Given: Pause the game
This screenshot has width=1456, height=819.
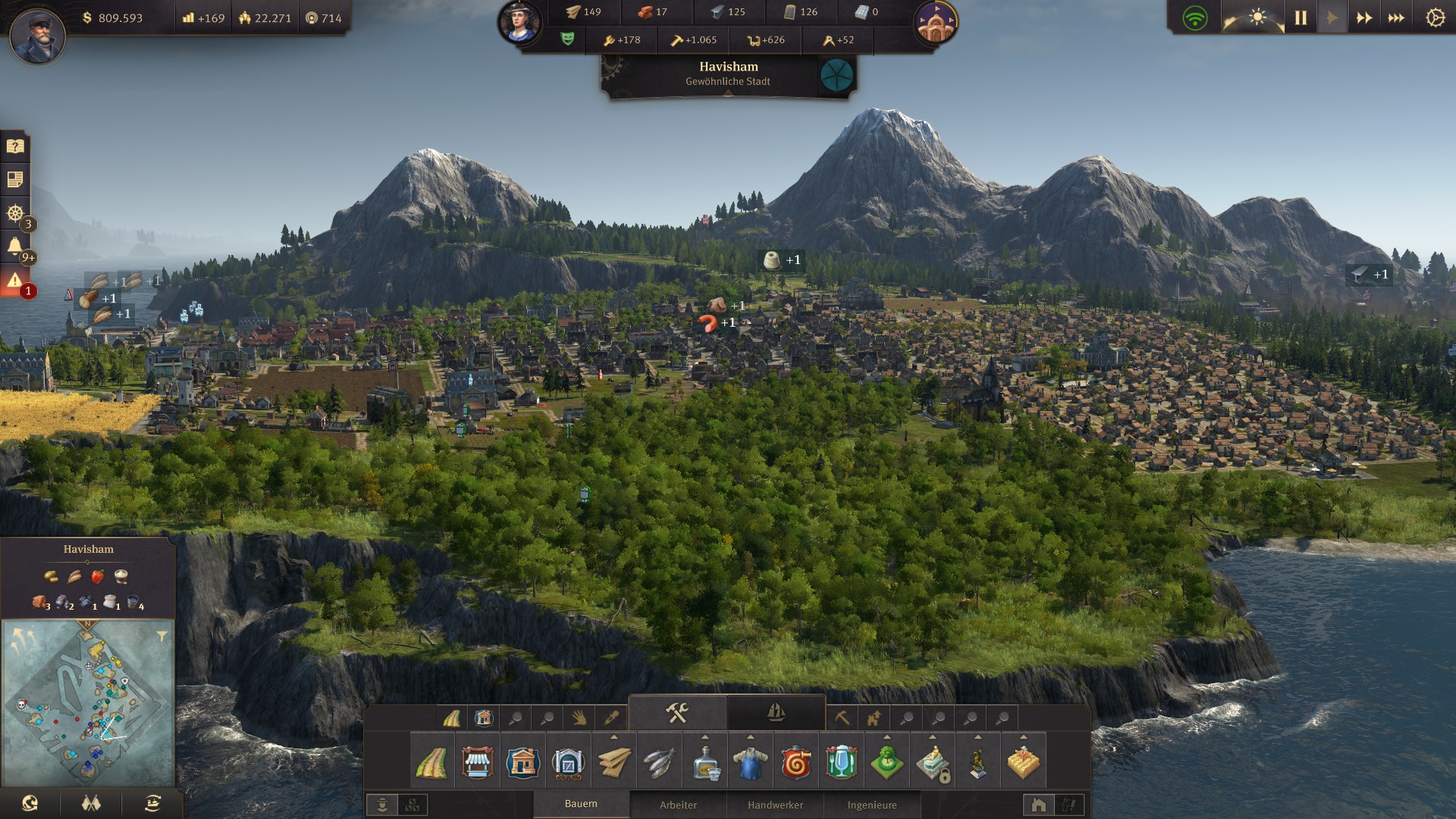Looking at the screenshot, I should pos(1301,17).
